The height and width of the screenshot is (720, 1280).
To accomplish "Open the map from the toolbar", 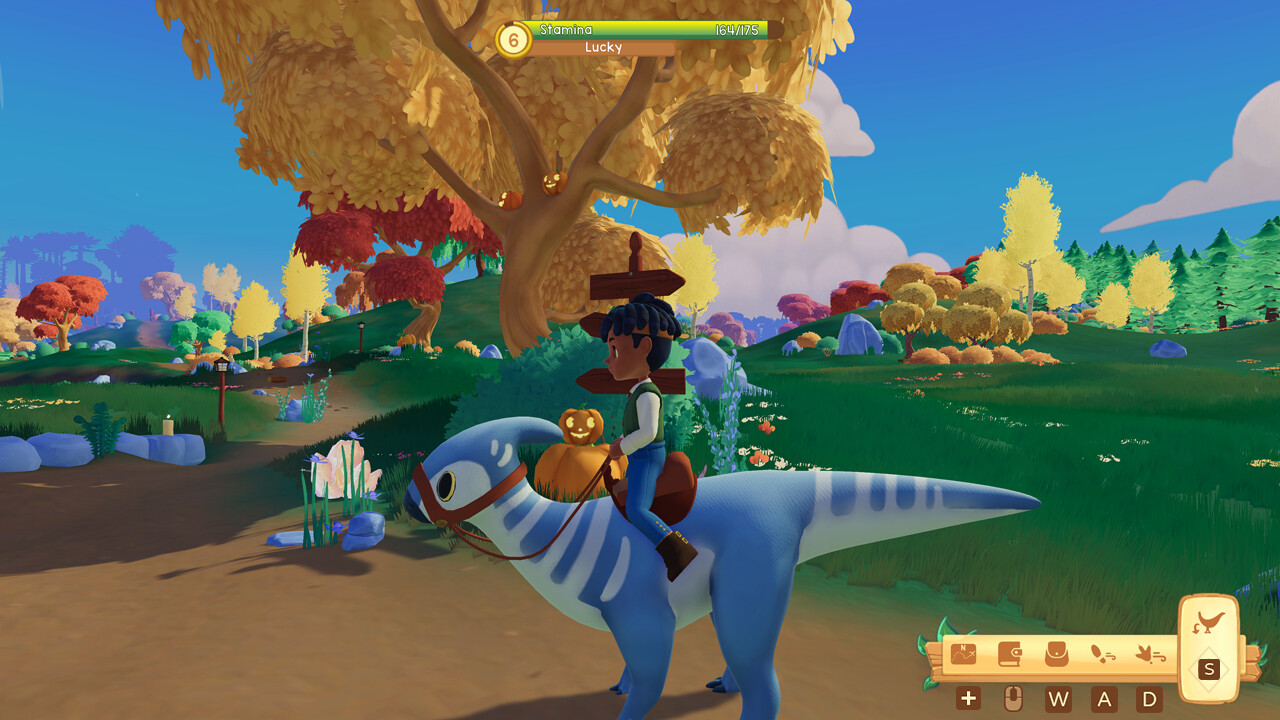I will tap(963, 654).
